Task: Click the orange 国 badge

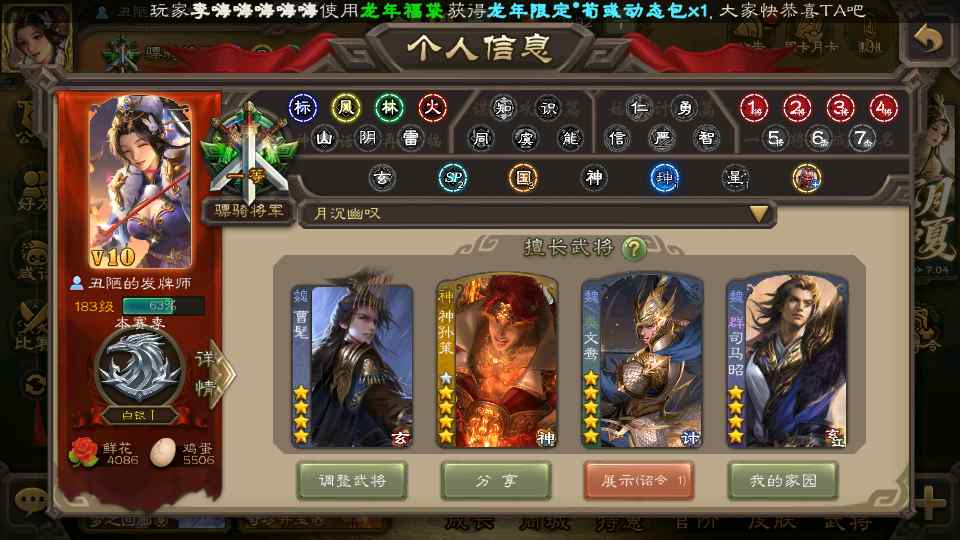Action: click(x=523, y=178)
